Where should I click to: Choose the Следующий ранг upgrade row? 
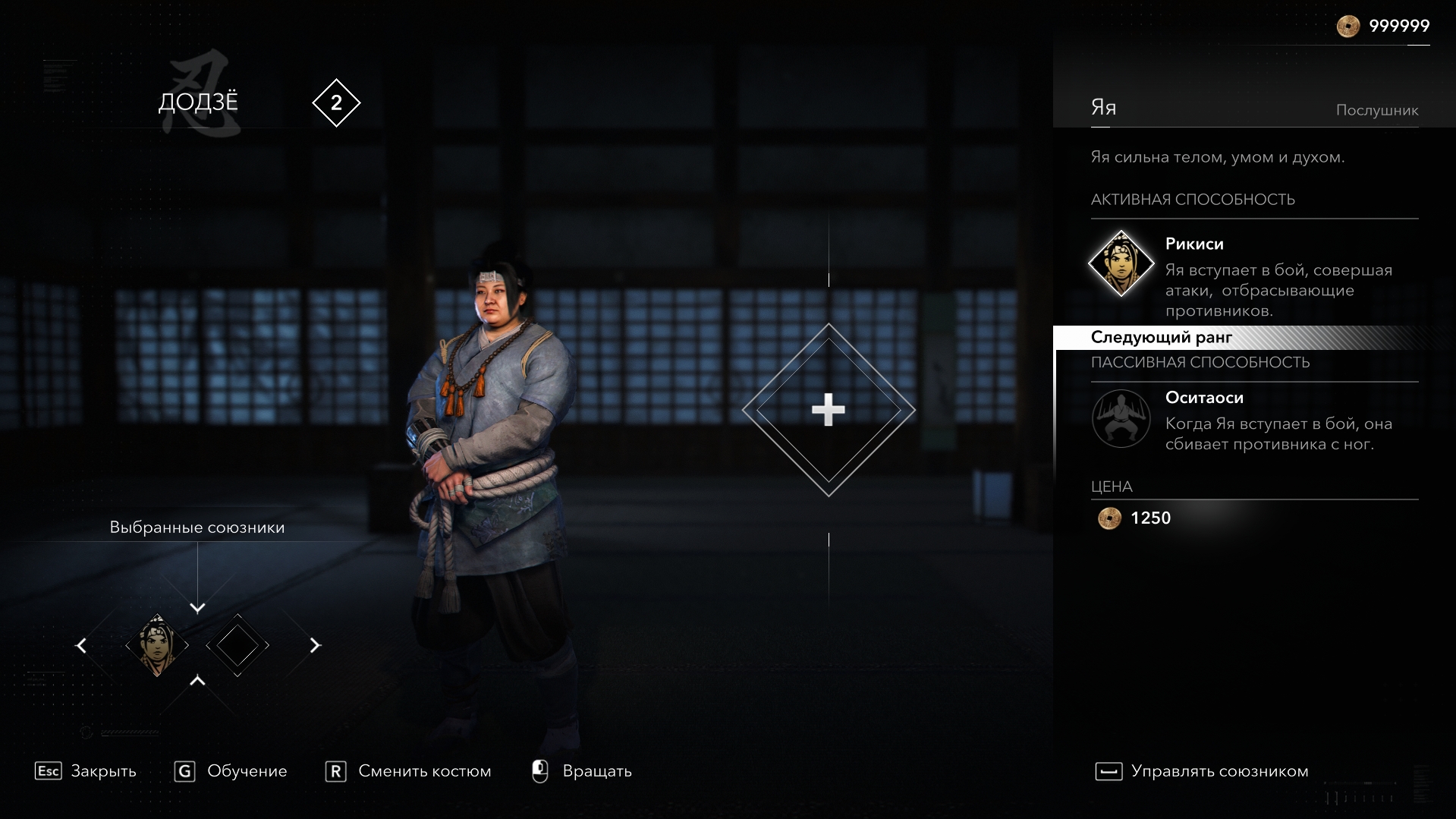(x=1161, y=337)
